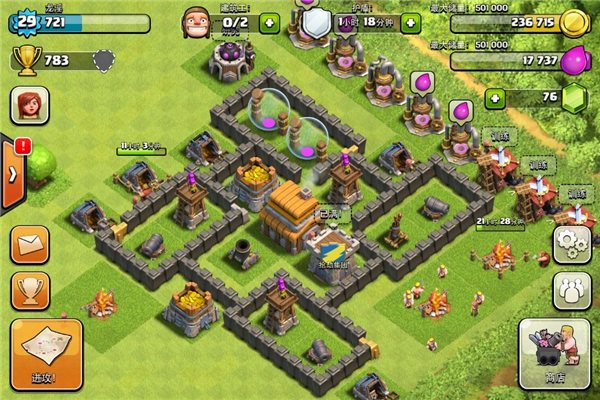Add a builder with the green plus
The image size is (600, 400).
(268, 22)
